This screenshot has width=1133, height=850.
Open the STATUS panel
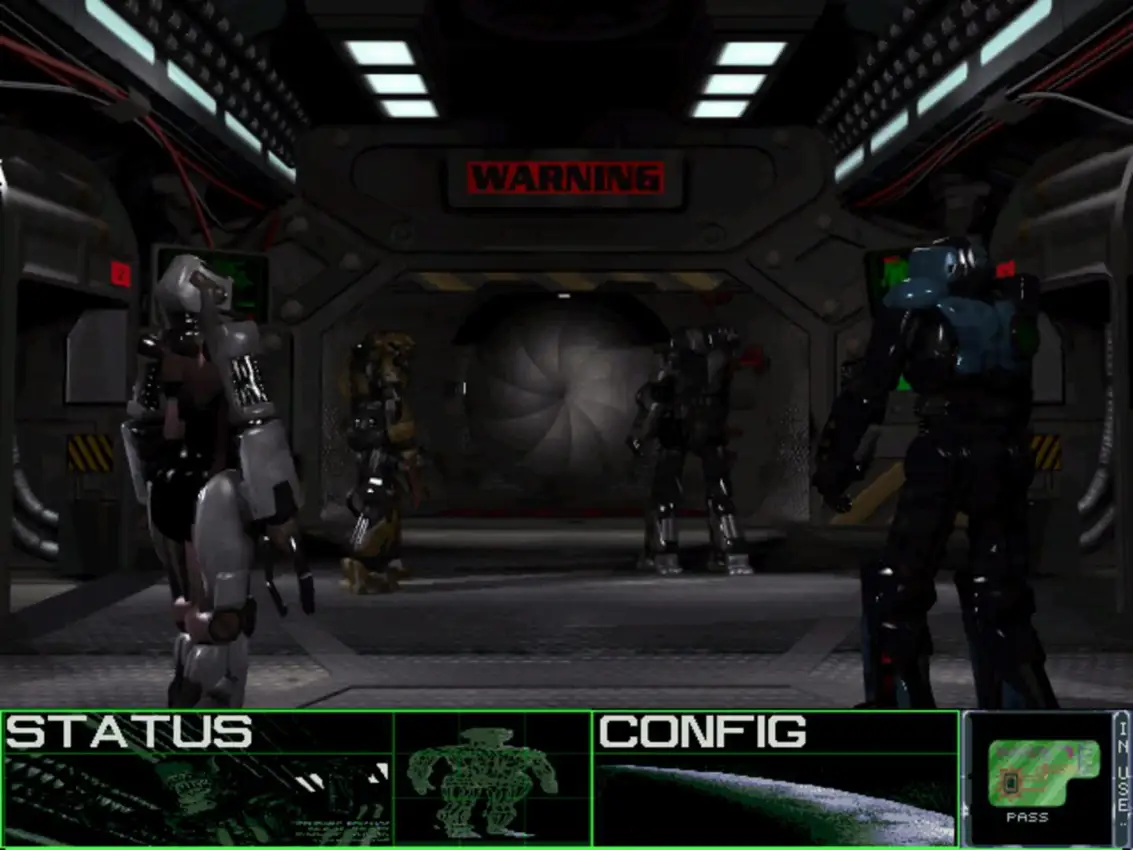(197, 778)
